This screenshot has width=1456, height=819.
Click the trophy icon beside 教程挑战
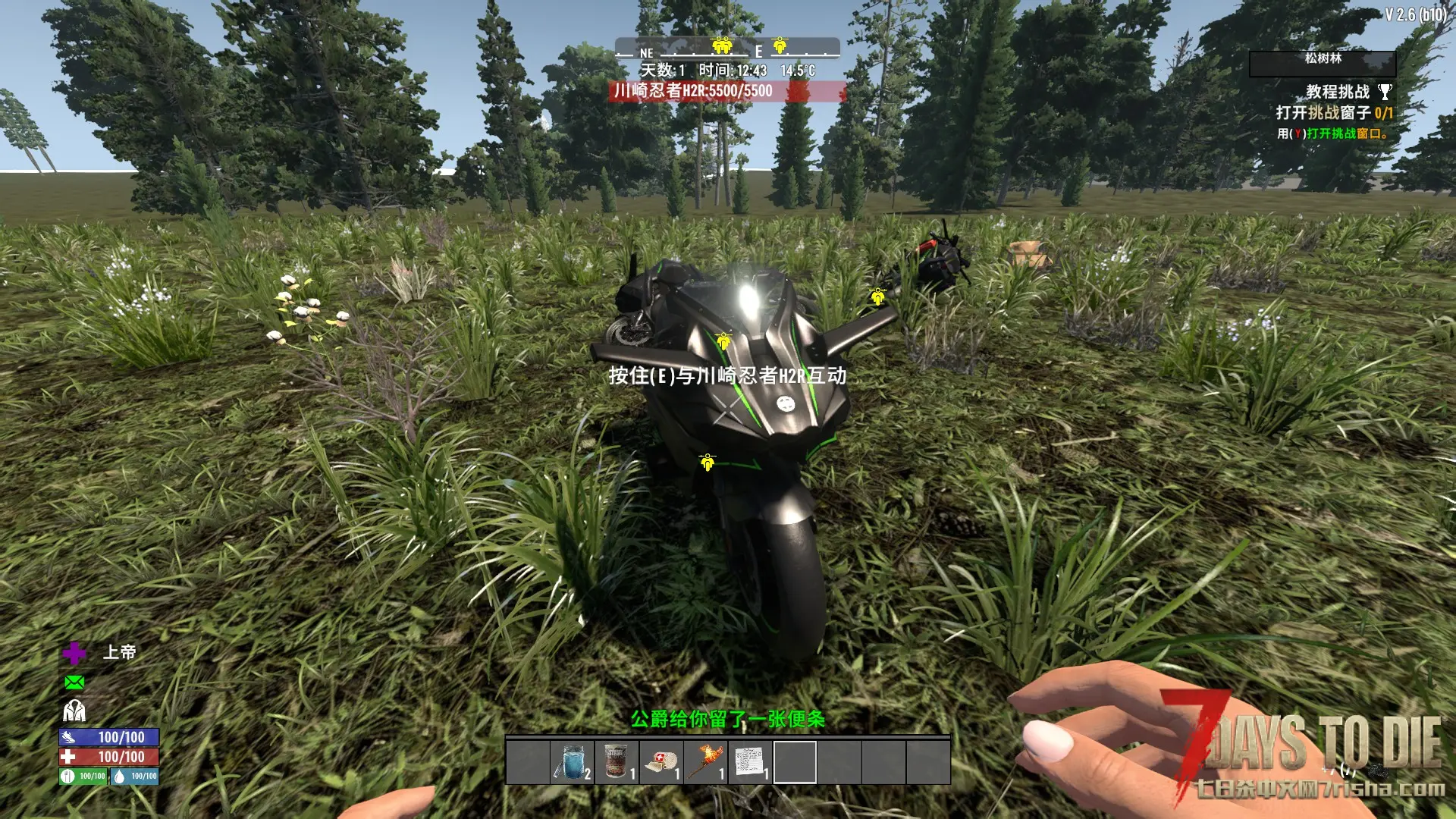(1385, 93)
